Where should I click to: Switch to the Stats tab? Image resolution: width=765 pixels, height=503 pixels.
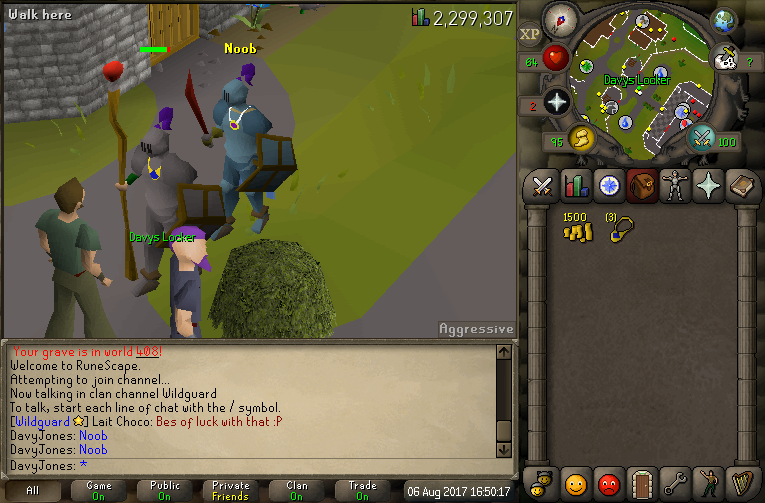(575, 186)
